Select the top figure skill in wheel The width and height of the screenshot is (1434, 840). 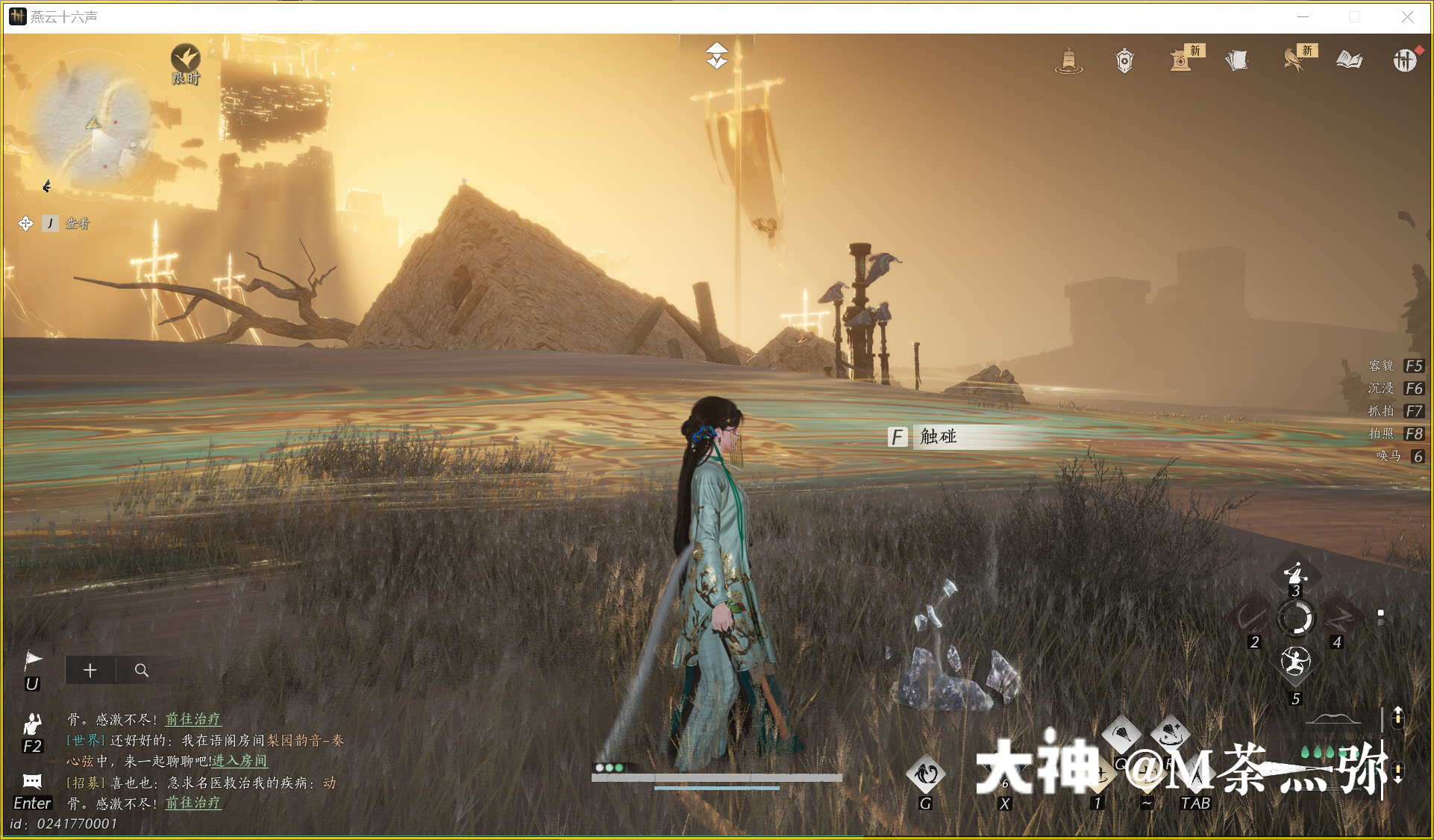pos(1295,574)
